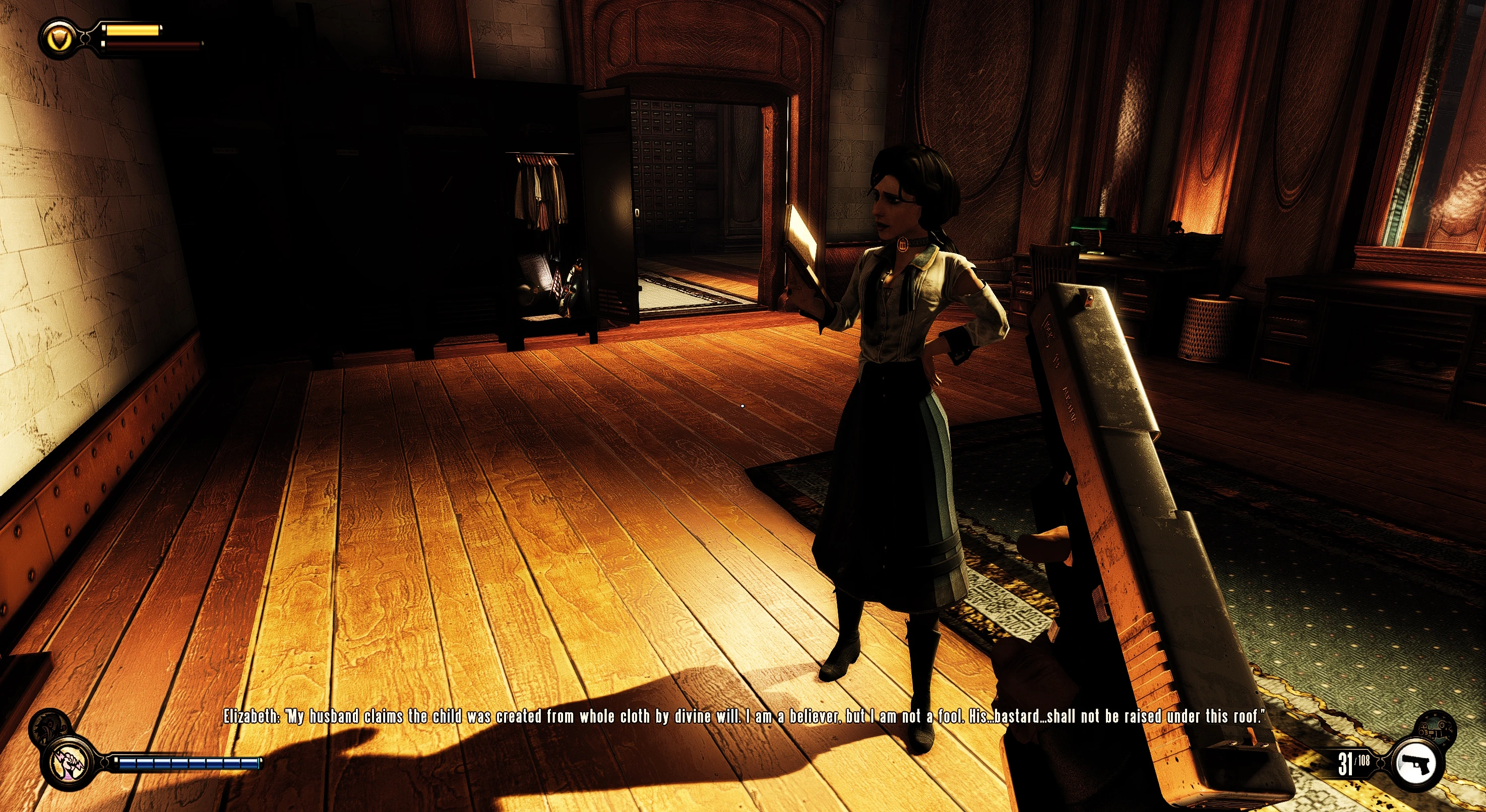Click the golden shield emblem icon
This screenshot has width=1486, height=812.
[x=60, y=39]
